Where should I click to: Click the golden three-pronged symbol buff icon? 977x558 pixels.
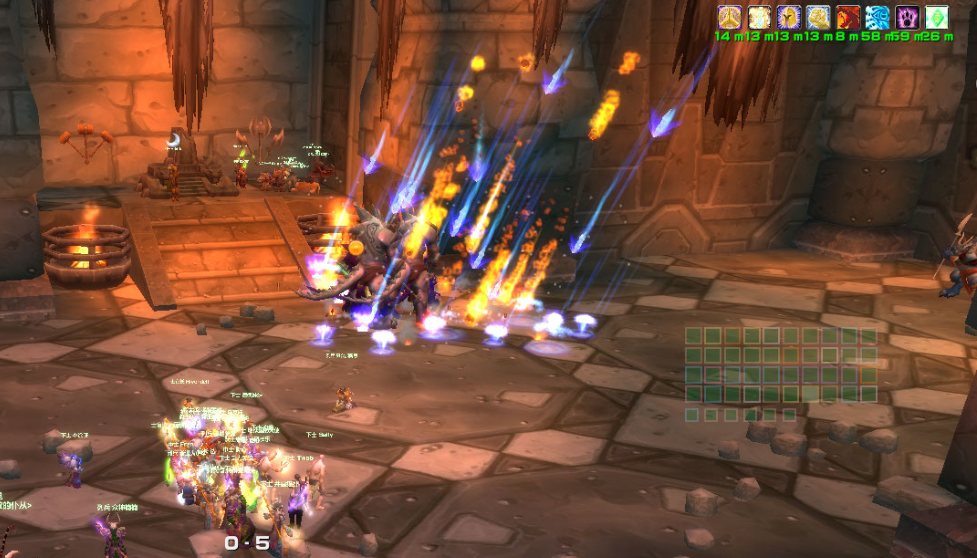[x=729, y=17]
